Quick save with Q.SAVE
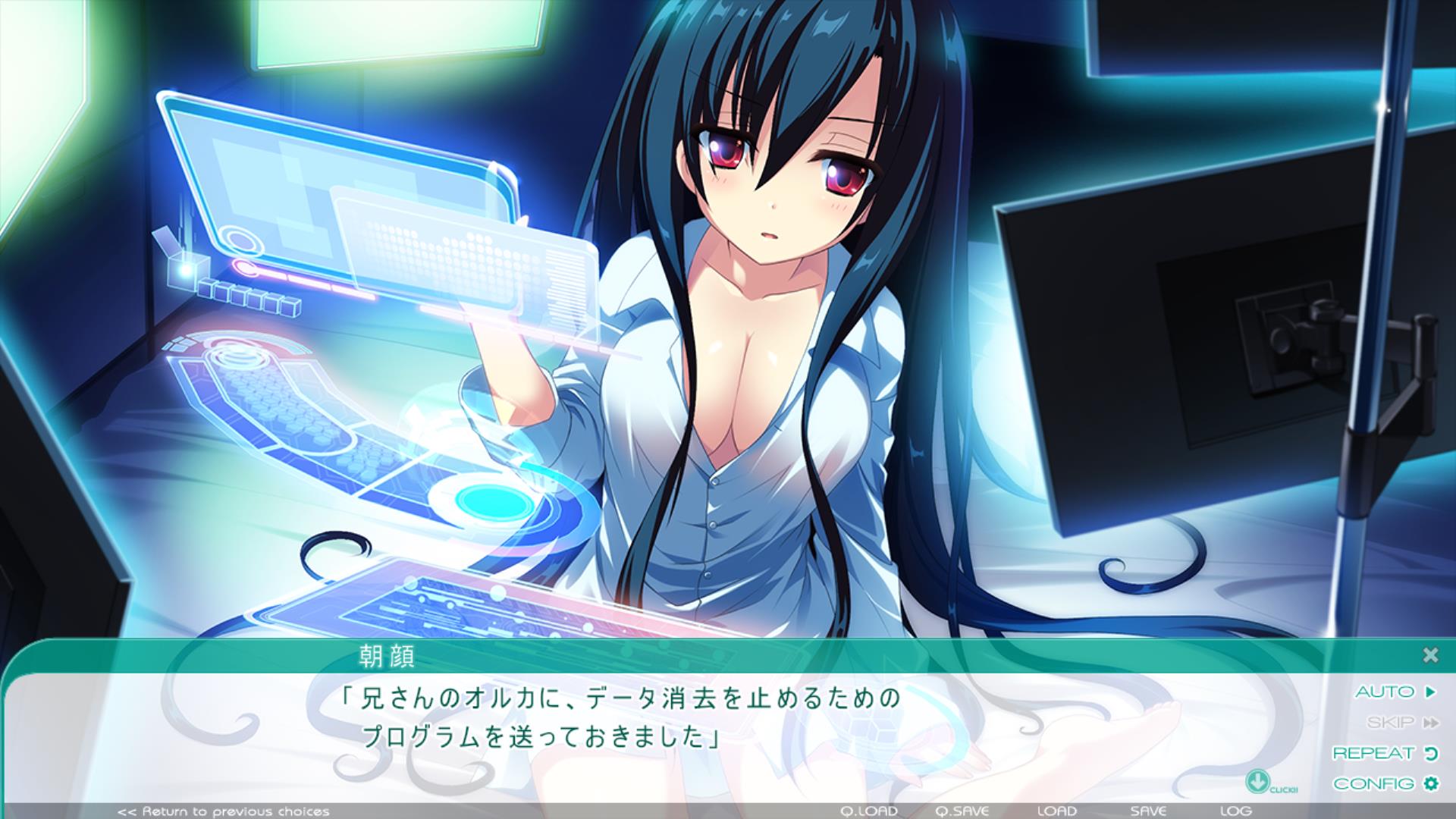The image size is (1456, 819). coord(962,811)
